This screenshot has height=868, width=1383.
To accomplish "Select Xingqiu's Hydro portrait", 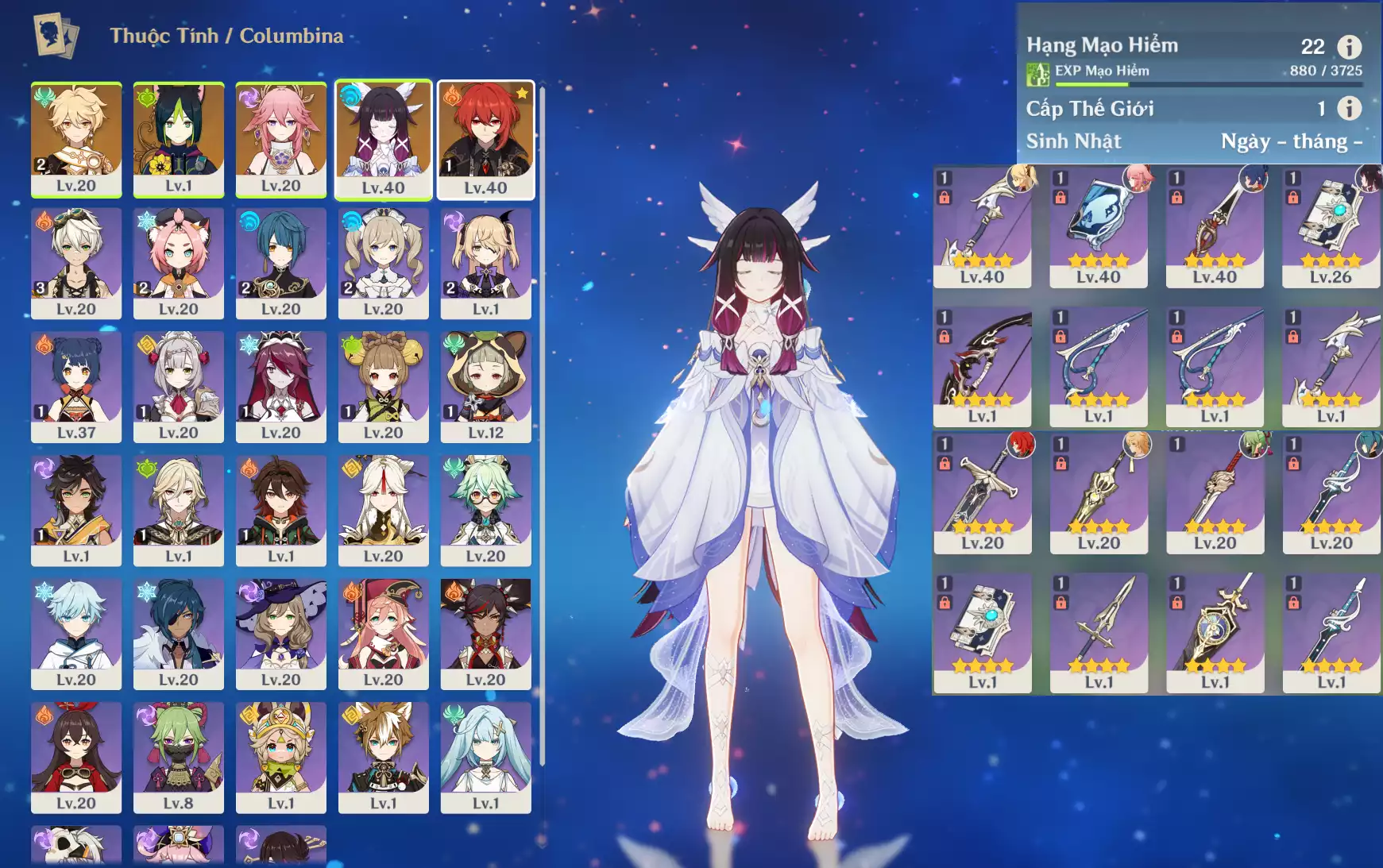I will (x=281, y=262).
